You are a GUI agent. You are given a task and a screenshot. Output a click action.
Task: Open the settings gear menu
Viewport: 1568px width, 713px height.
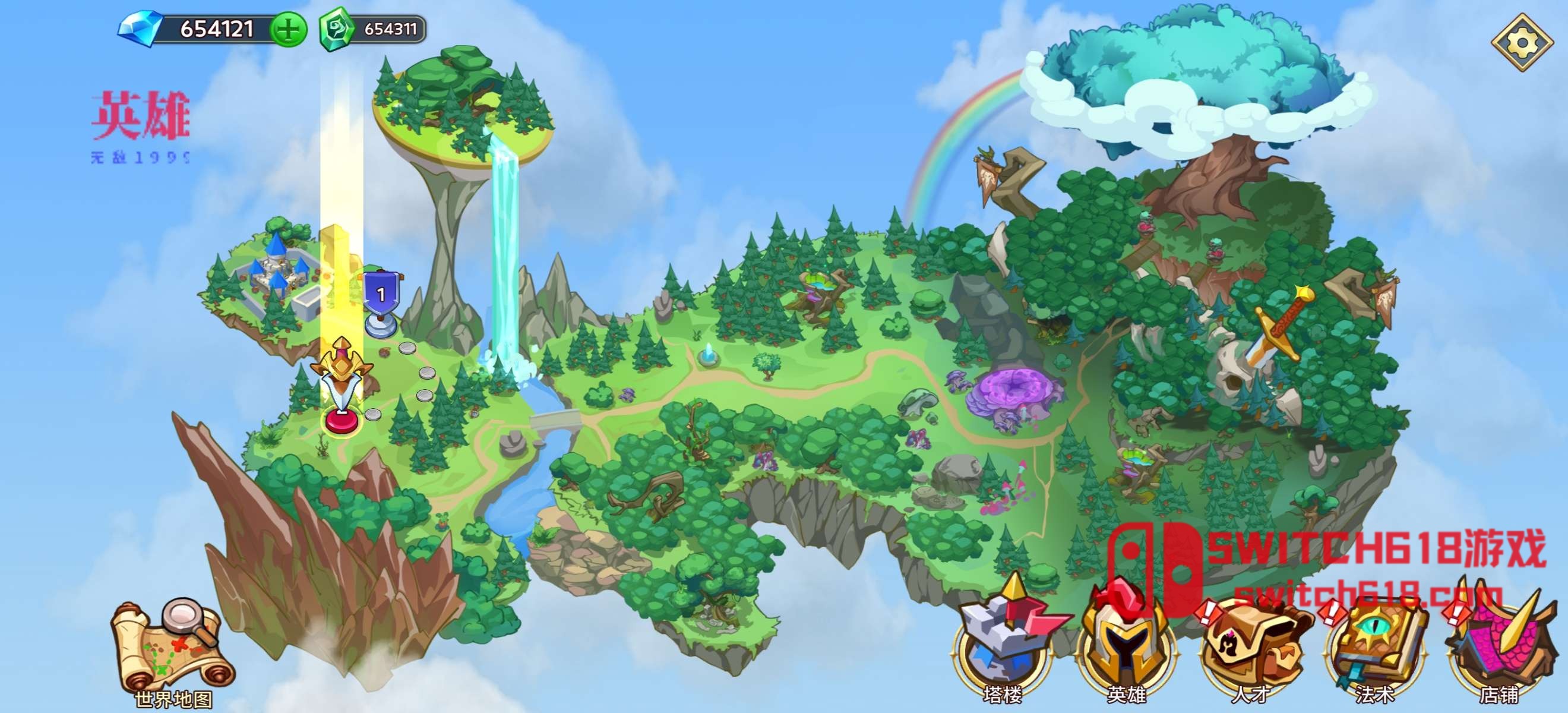[1522, 43]
